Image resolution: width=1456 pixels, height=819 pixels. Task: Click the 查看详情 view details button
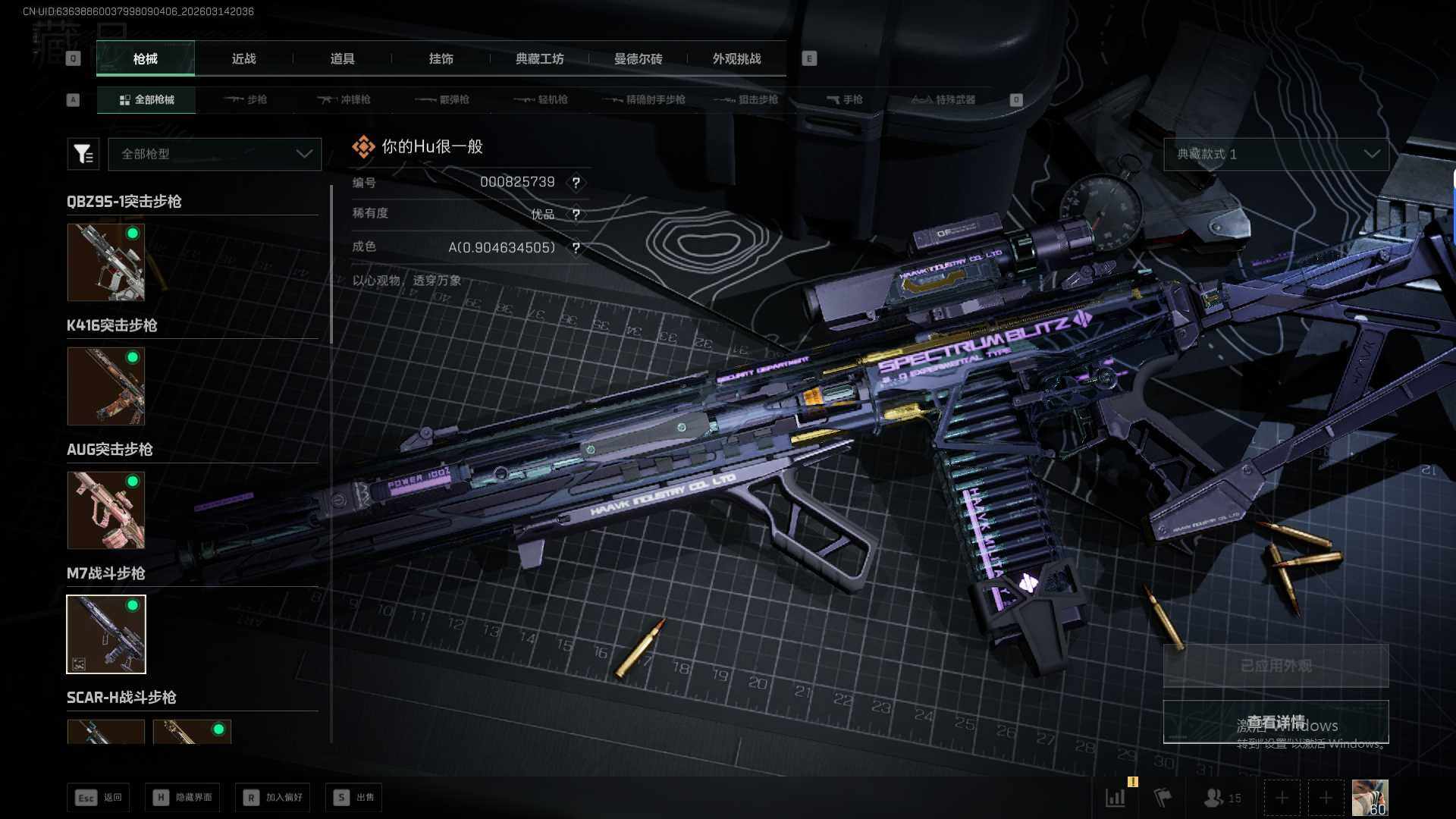click(1276, 721)
